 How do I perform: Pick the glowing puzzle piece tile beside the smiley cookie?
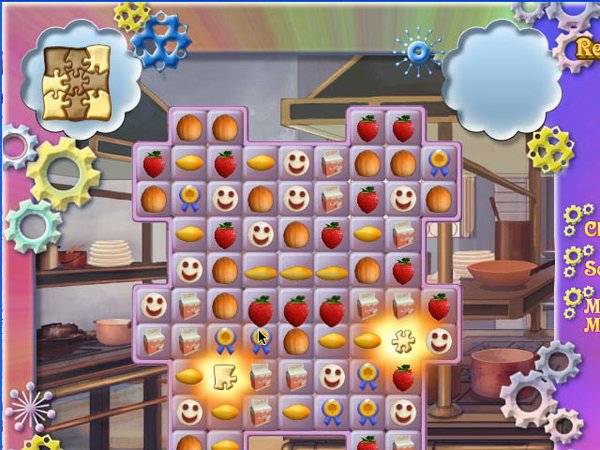(x=403, y=342)
